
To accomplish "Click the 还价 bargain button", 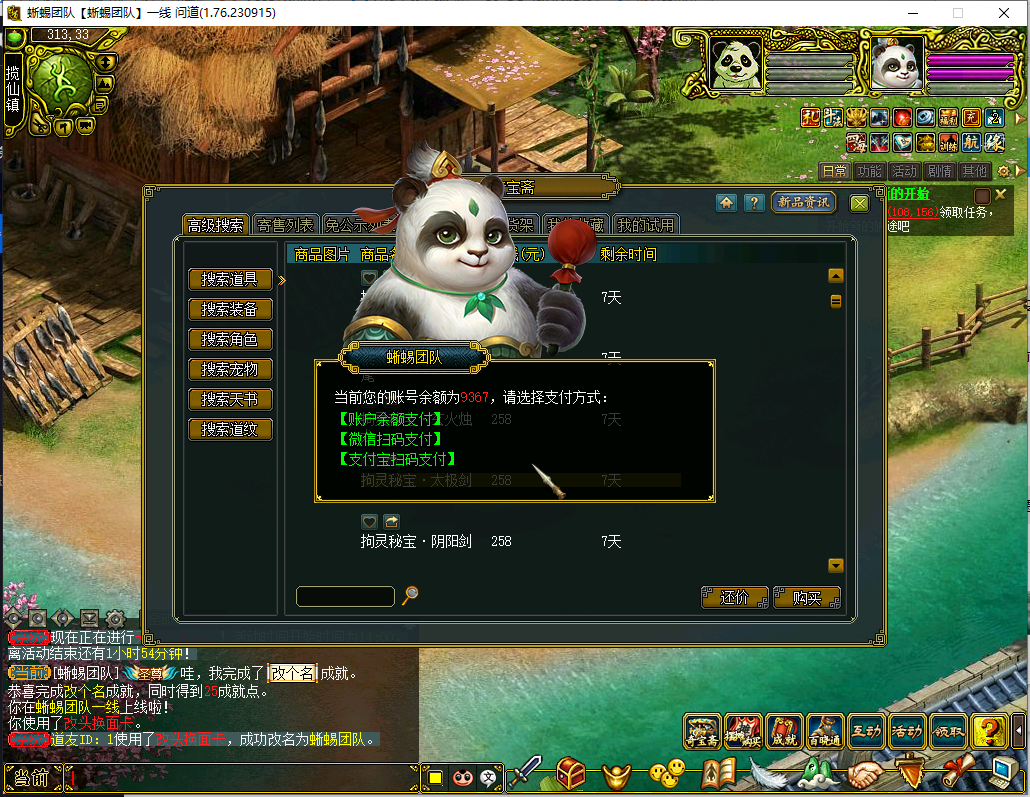I will (x=735, y=598).
